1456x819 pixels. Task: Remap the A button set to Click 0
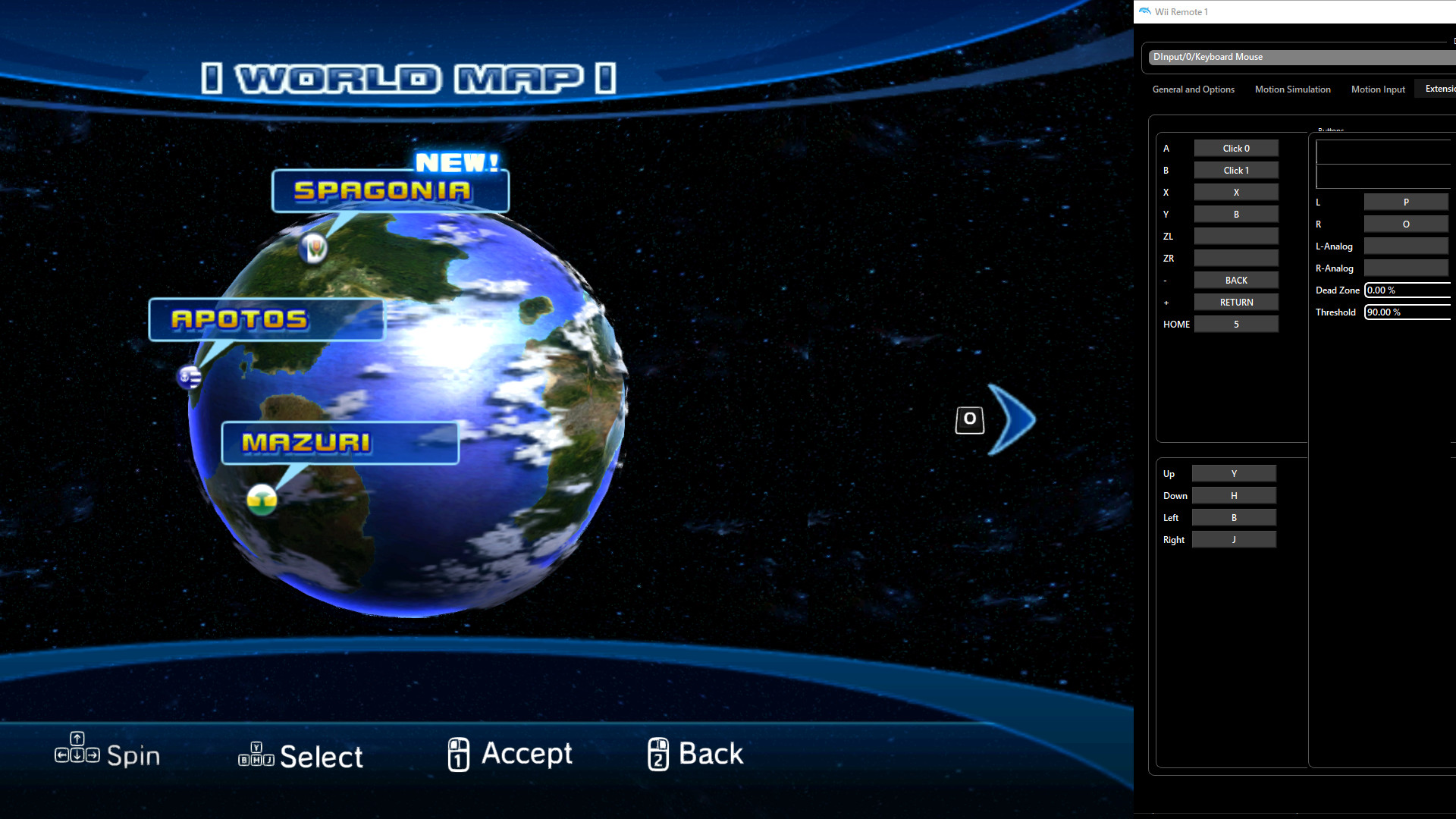pyautogui.click(x=1235, y=148)
